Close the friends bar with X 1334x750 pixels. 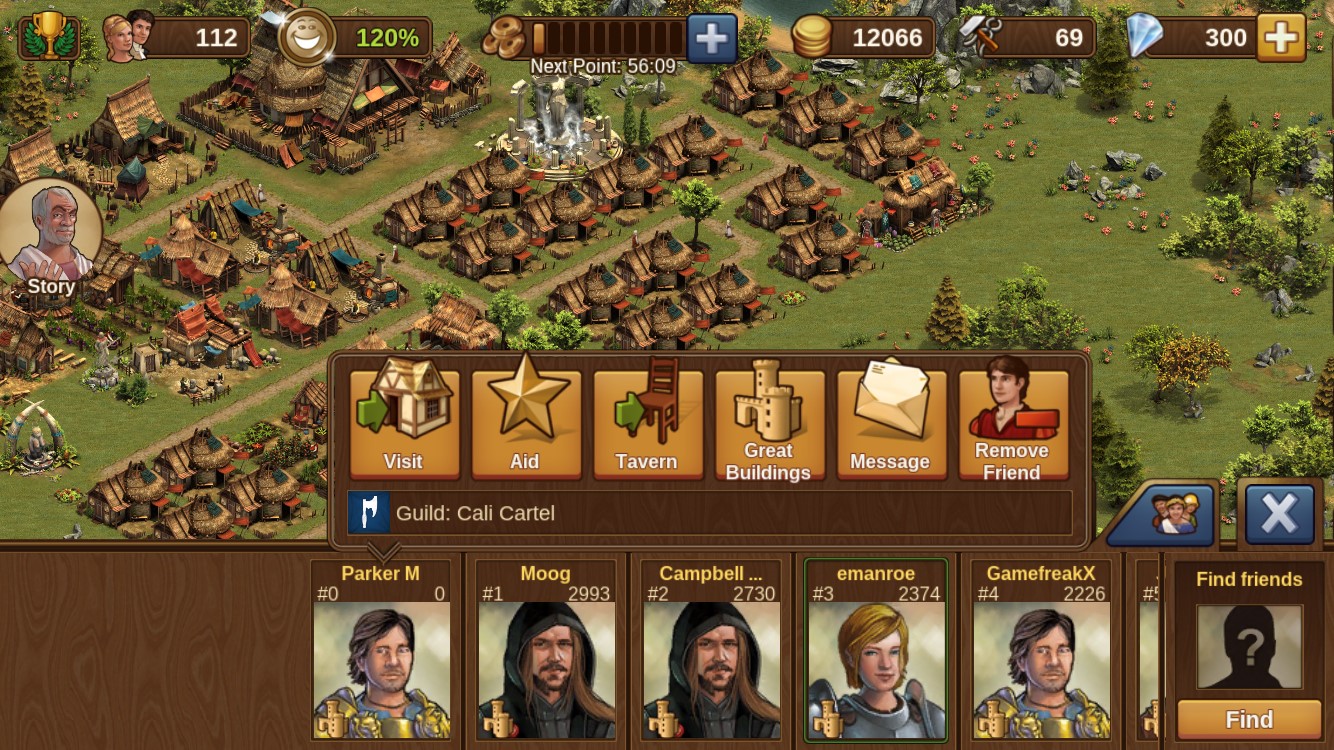point(1279,514)
